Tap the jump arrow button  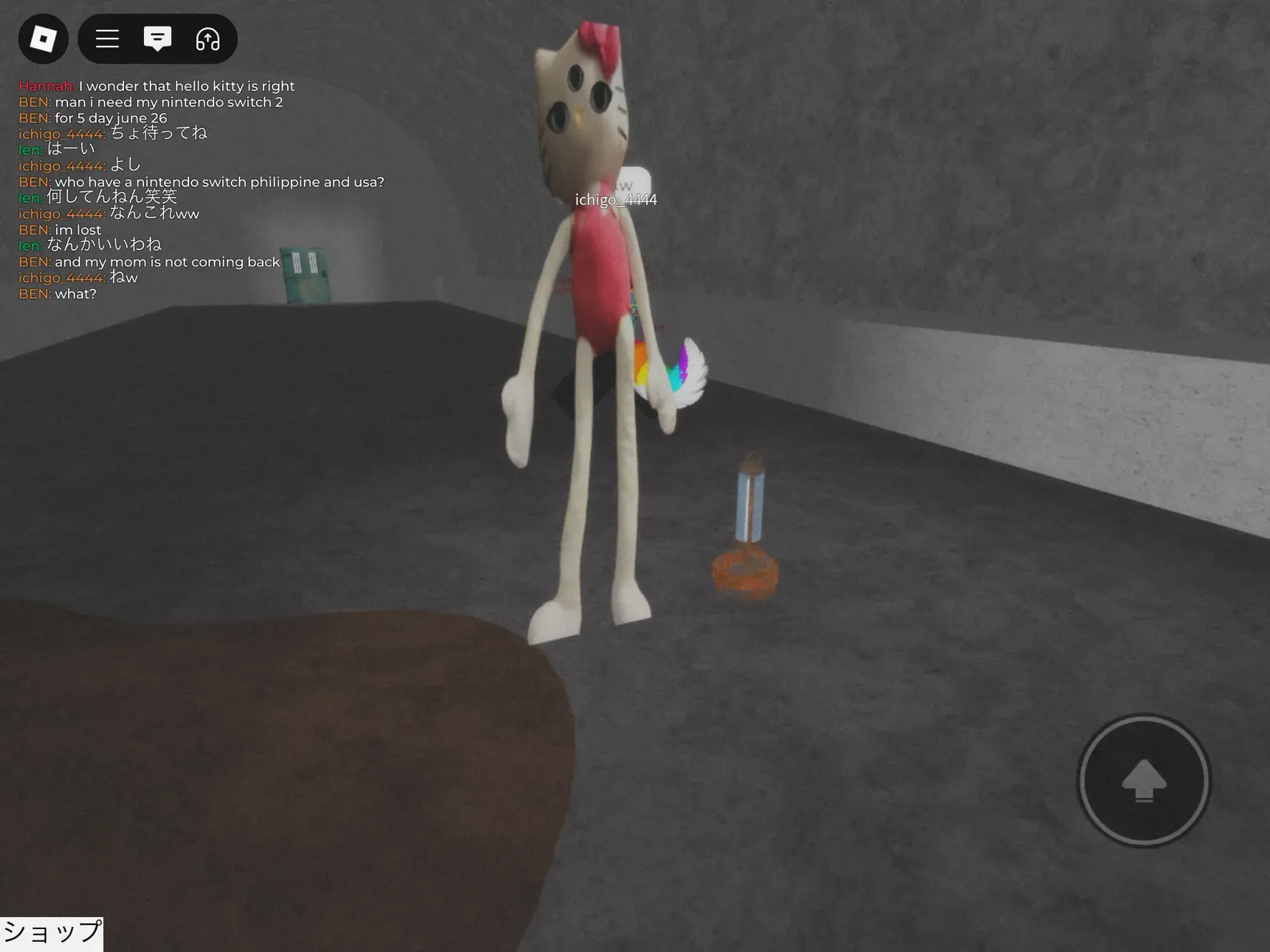(1144, 780)
